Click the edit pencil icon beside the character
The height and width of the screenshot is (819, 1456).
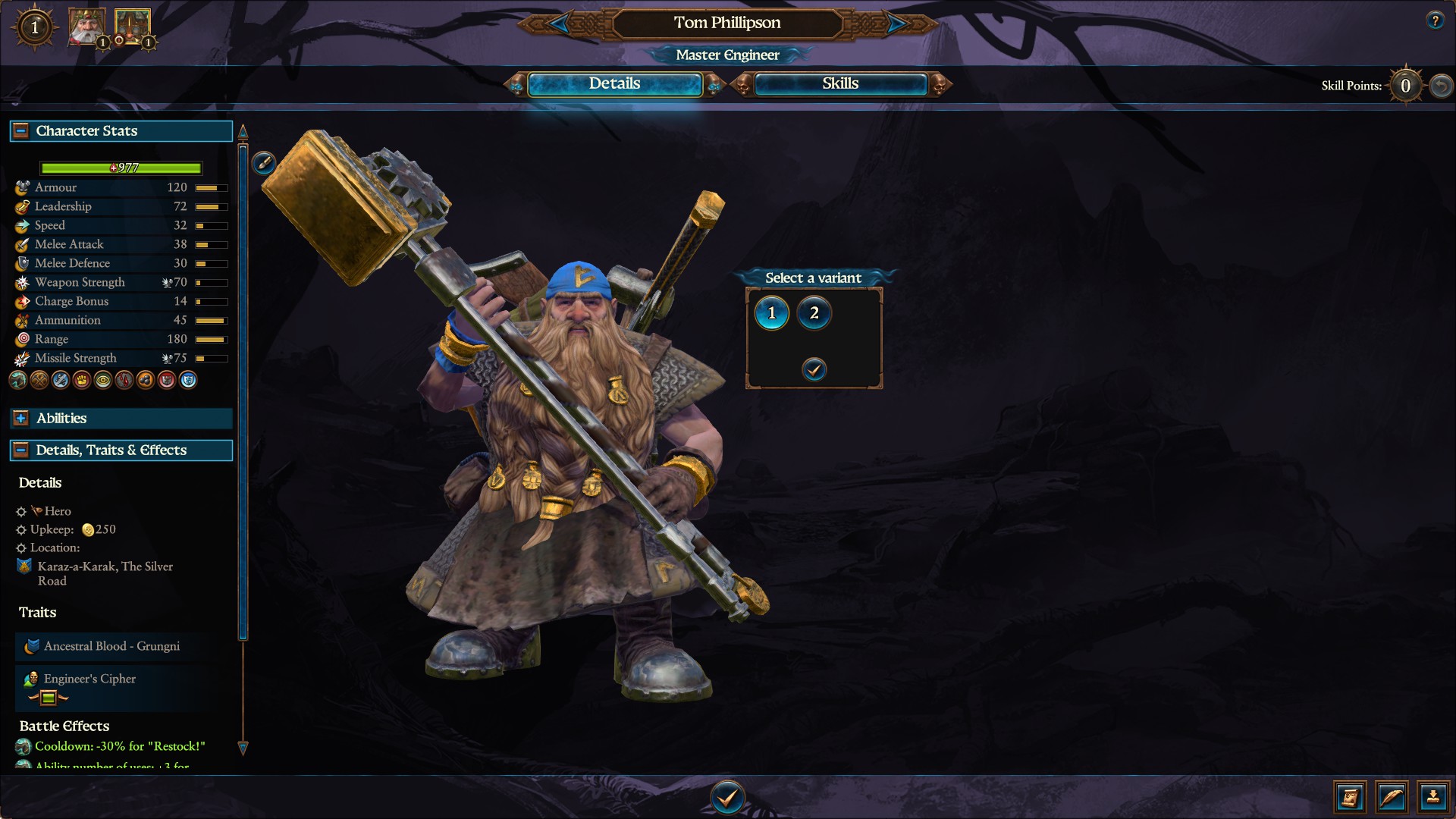point(263,162)
